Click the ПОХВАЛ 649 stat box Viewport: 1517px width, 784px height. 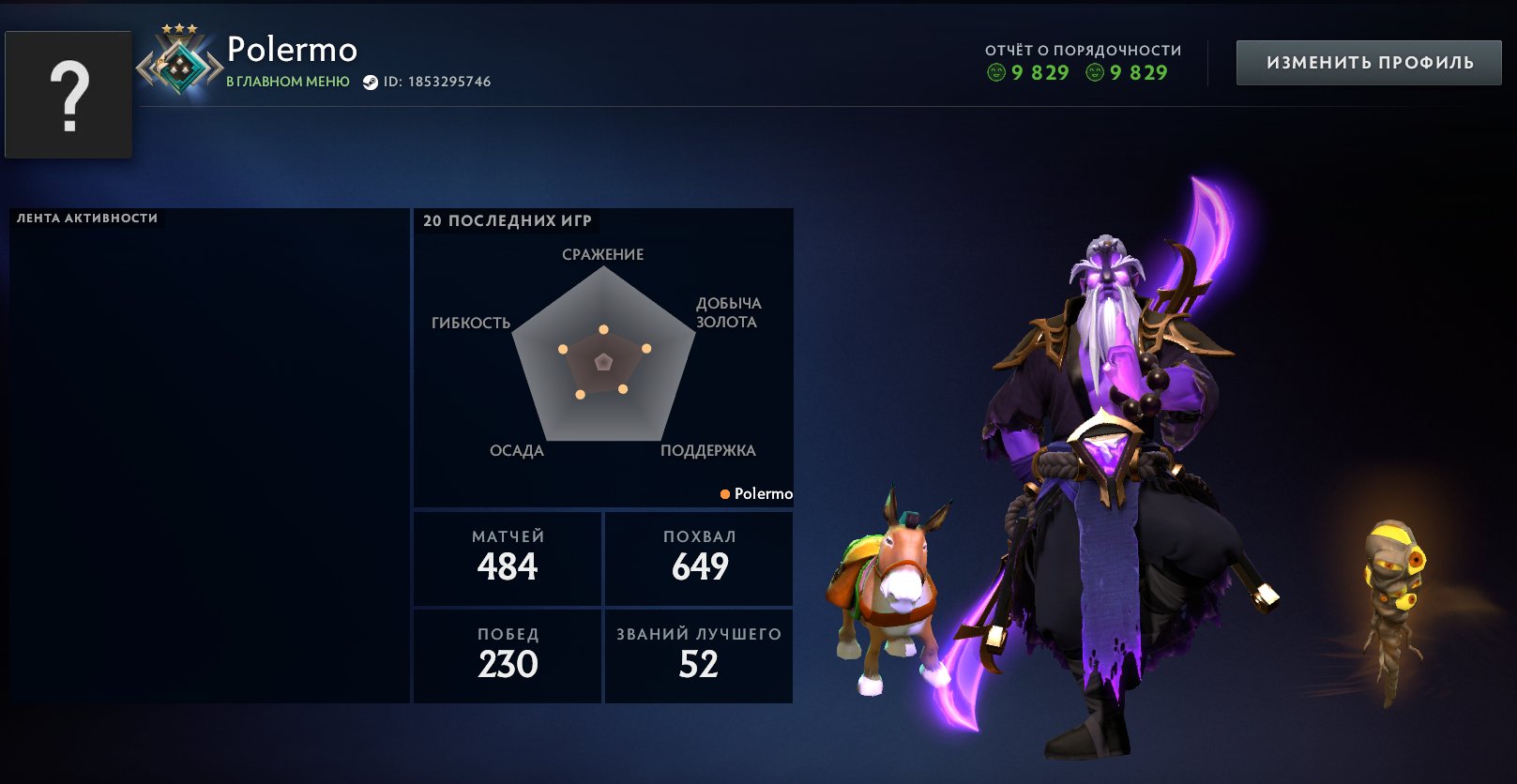tap(698, 558)
